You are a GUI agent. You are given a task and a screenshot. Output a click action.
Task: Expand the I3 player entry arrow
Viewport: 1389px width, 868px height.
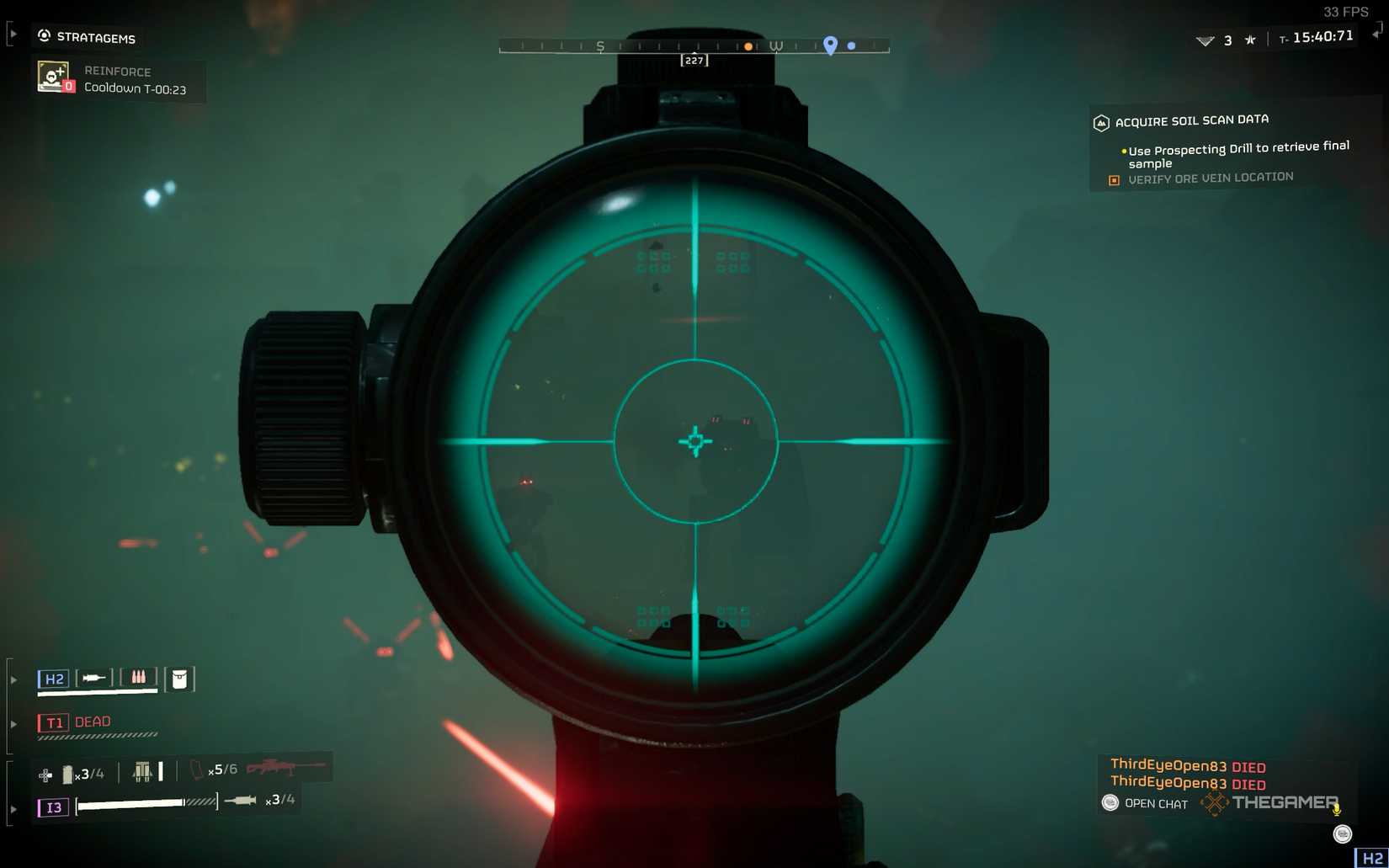tap(14, 809)
